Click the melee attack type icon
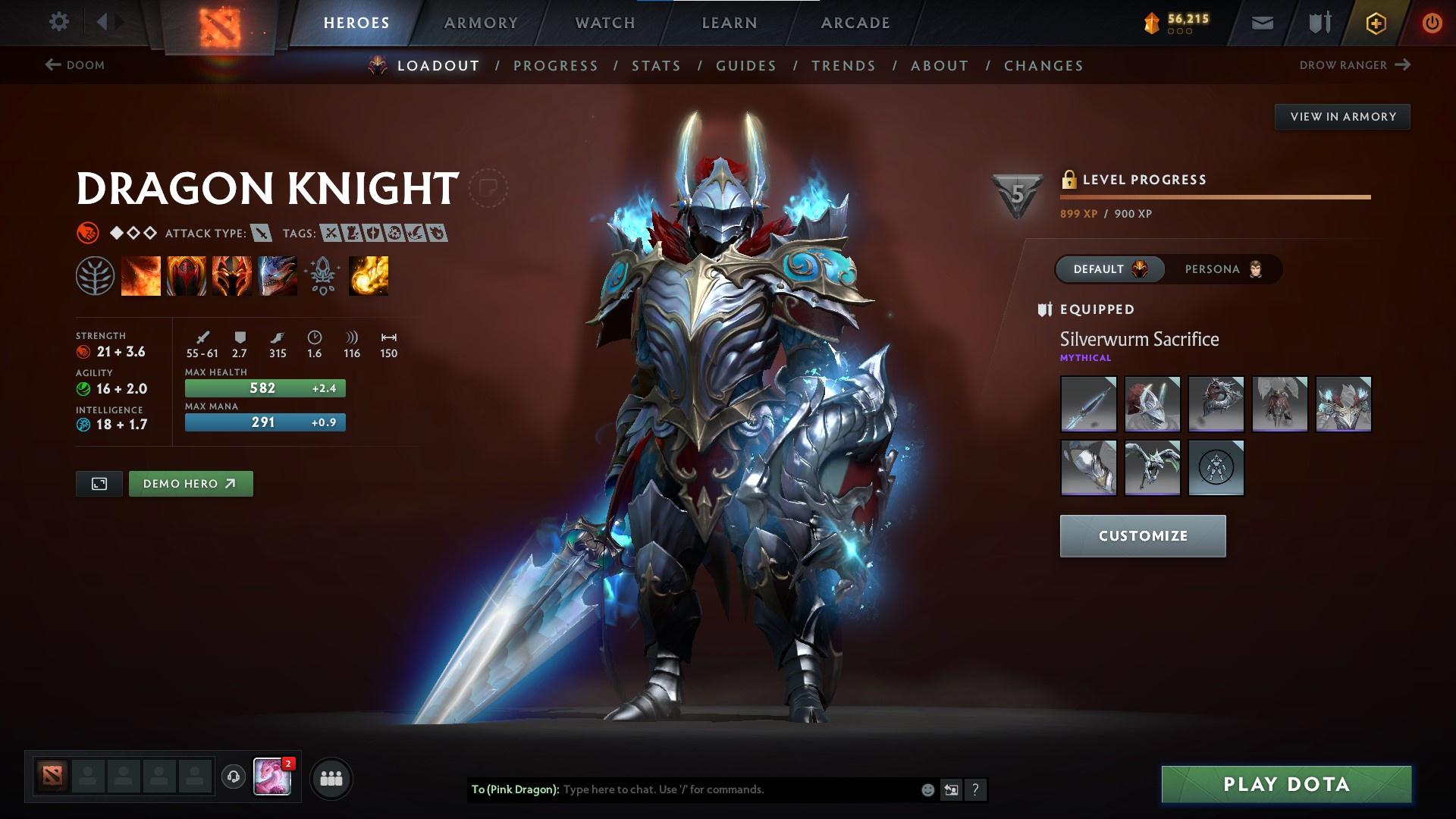The width and height of the screenshot is (1456, 819). coord(261,234)
